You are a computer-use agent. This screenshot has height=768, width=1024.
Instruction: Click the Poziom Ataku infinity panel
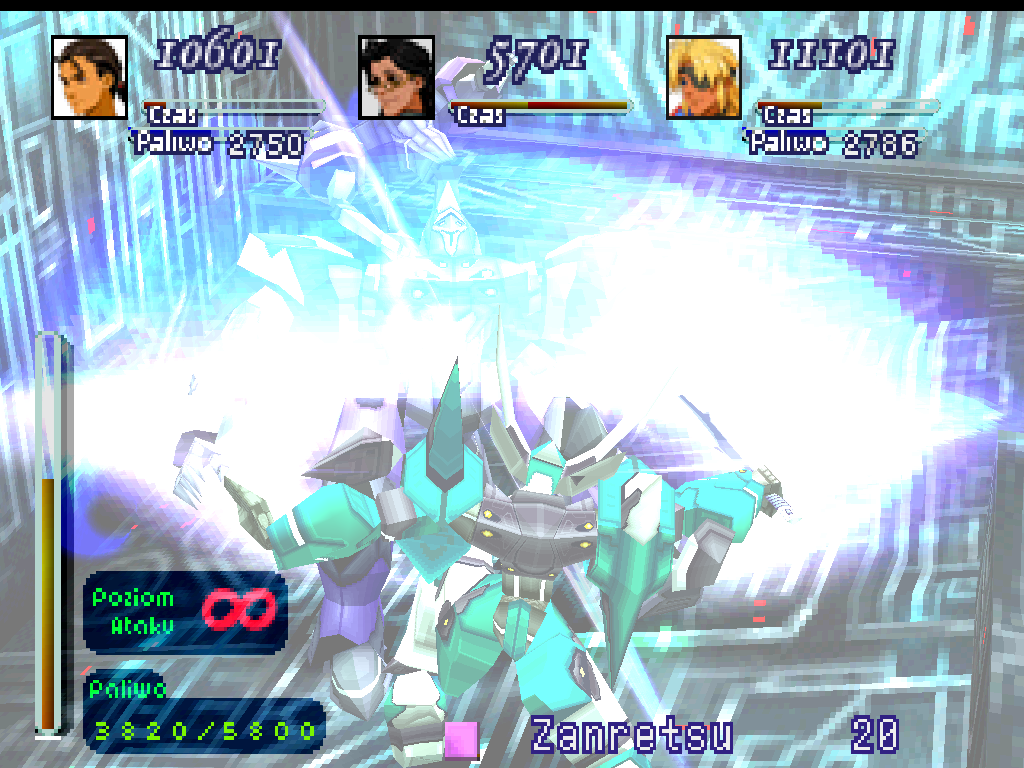pos(185,611)
